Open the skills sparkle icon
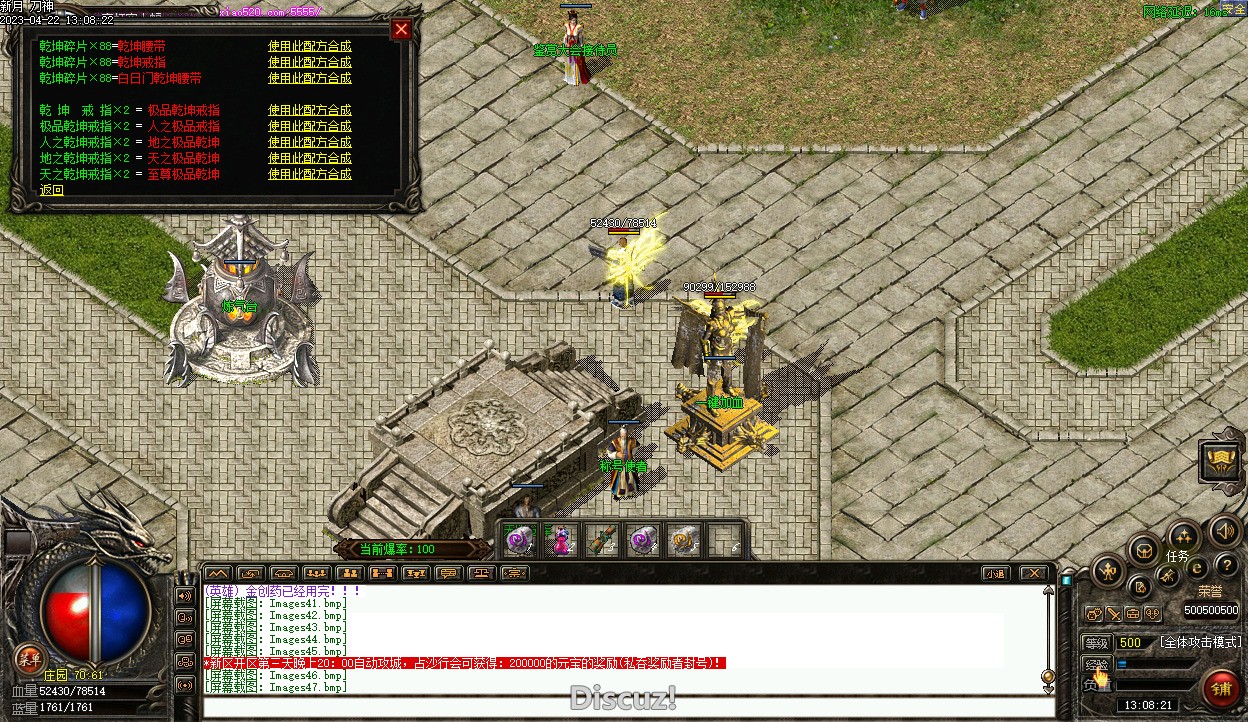1248x722 pixels. click(x=1184, y=535)
